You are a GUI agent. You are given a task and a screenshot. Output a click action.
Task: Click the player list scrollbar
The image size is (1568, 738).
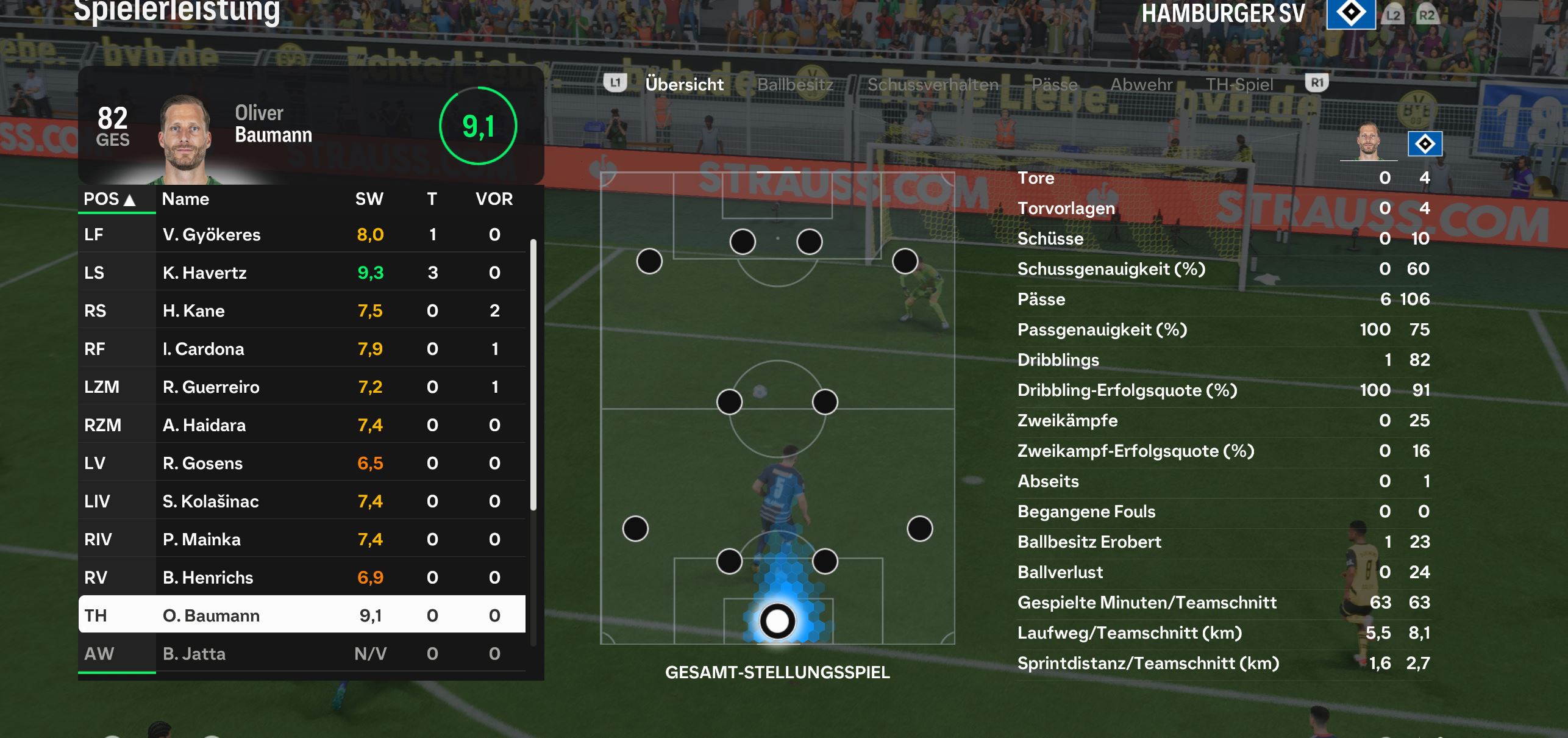coord(533,374)
